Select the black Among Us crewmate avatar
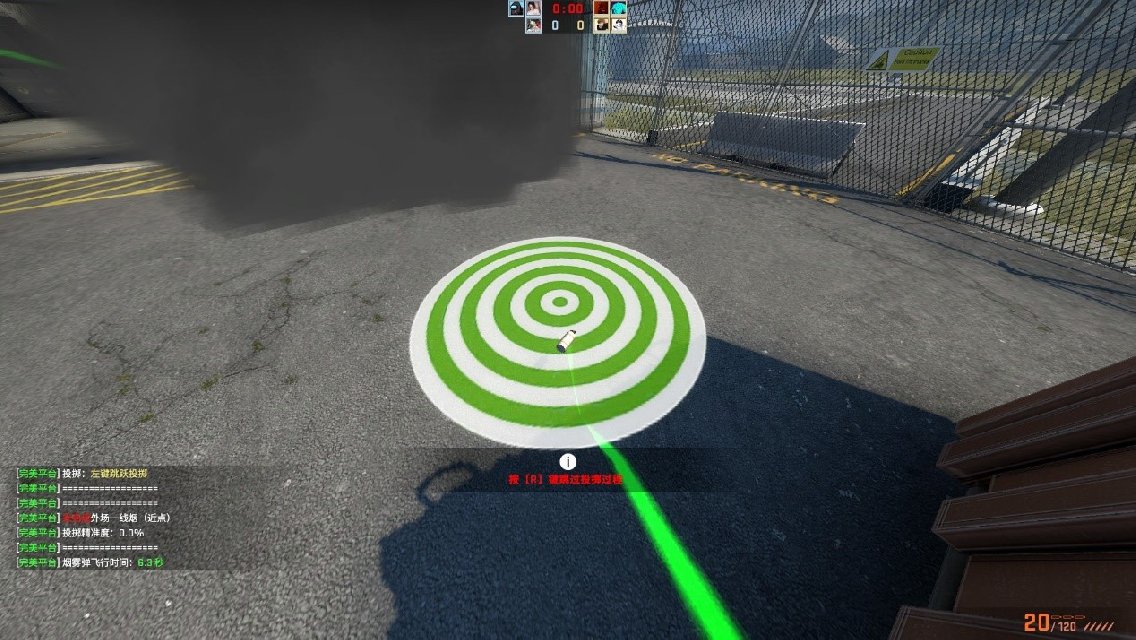1136x640 pixels. 516,8
